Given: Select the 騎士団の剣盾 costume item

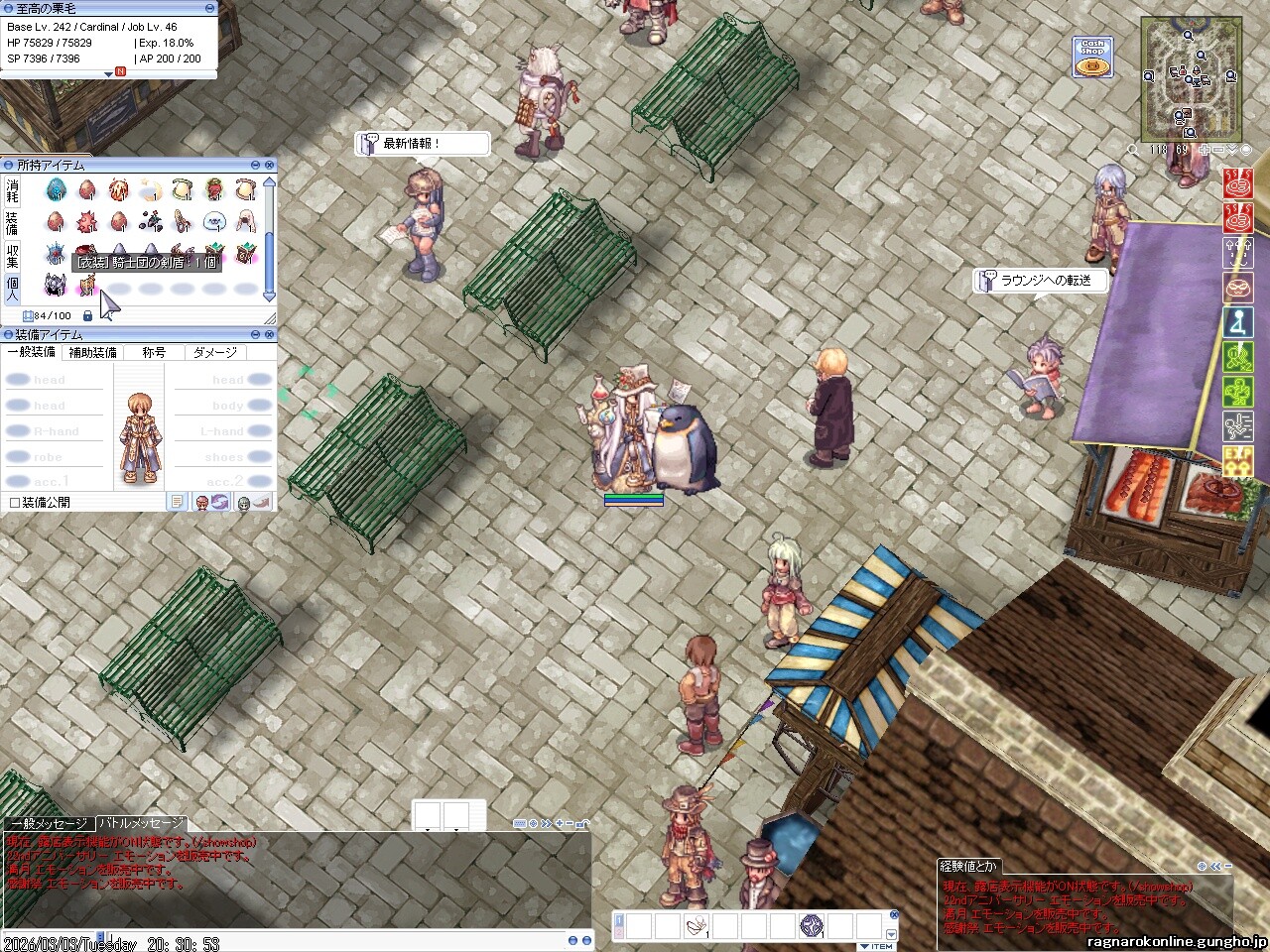Looking at the screenshot, I should point(87,287).
